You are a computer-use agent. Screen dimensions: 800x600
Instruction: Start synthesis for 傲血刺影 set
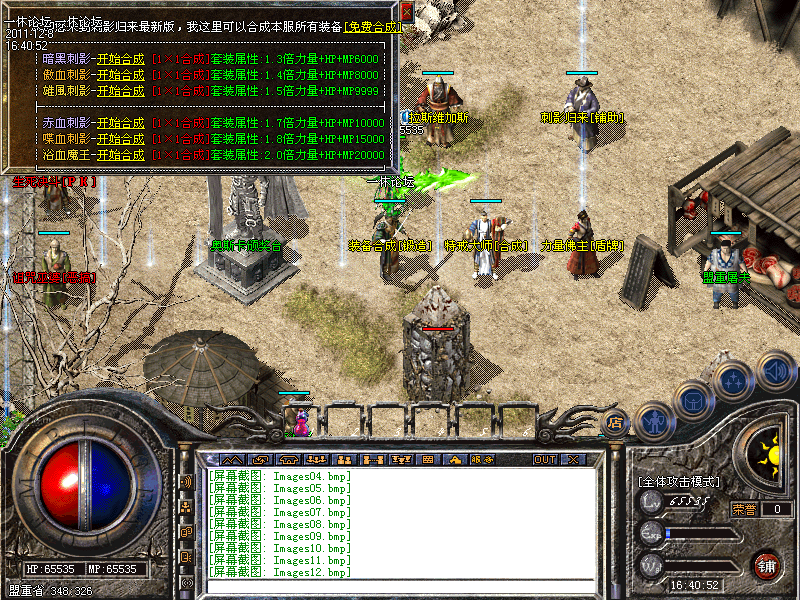120,75
